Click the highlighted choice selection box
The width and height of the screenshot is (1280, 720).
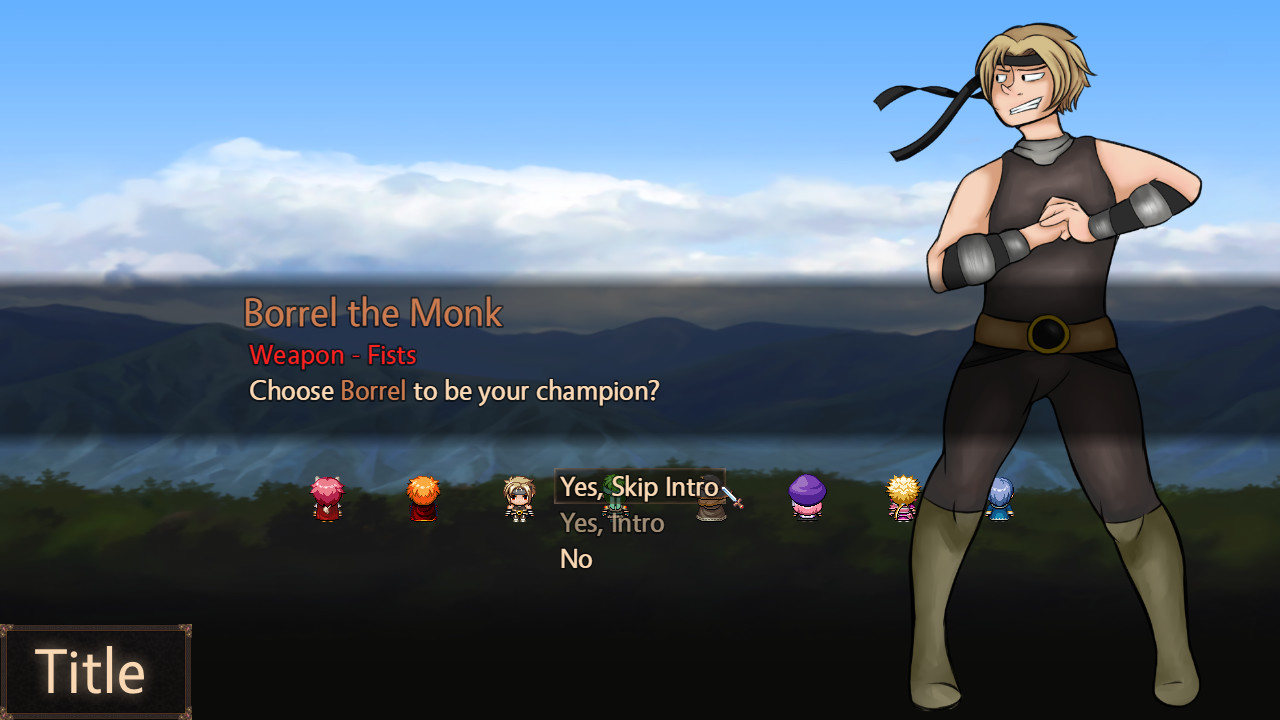640,488
